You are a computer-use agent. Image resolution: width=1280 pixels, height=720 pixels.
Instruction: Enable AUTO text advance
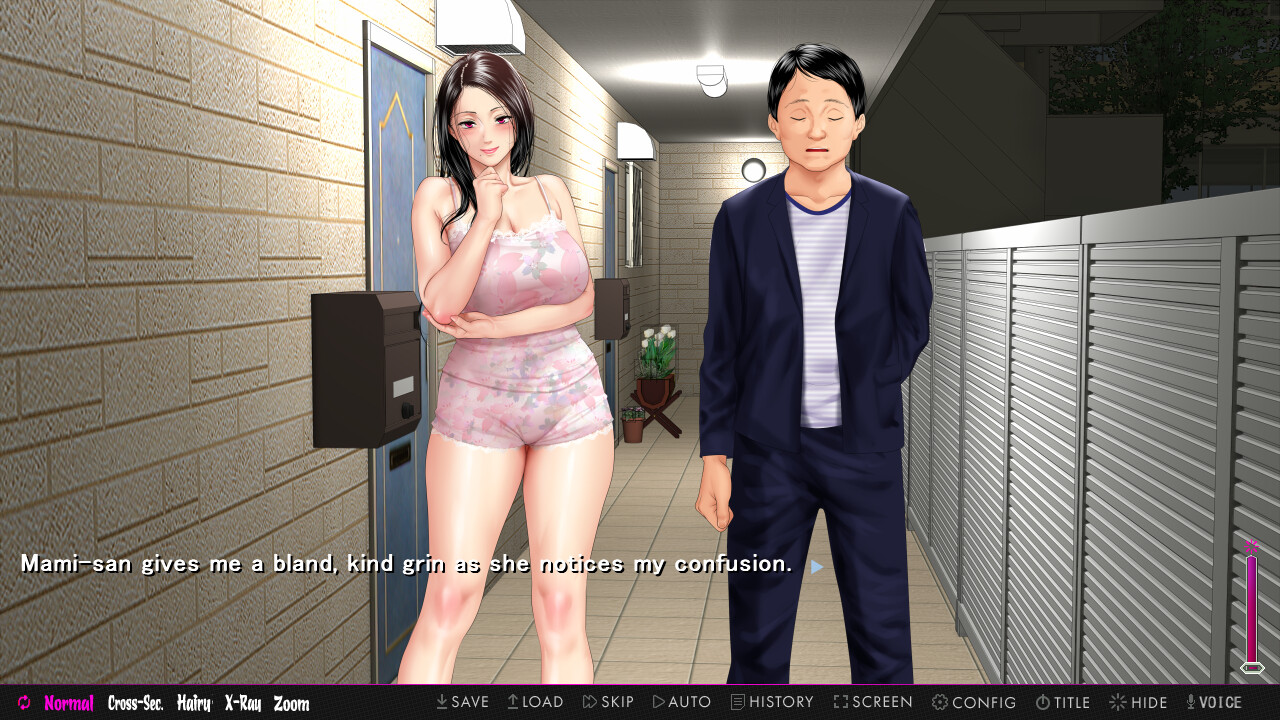coord(681,702)
